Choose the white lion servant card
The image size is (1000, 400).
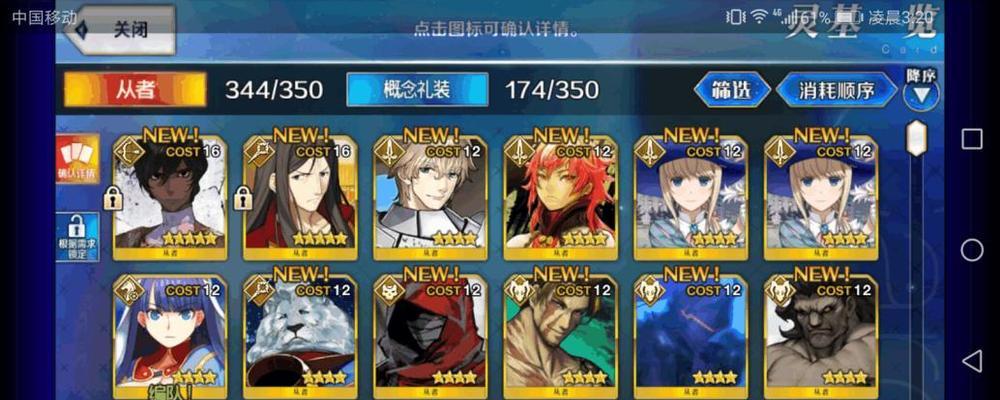tap(300, 335)
